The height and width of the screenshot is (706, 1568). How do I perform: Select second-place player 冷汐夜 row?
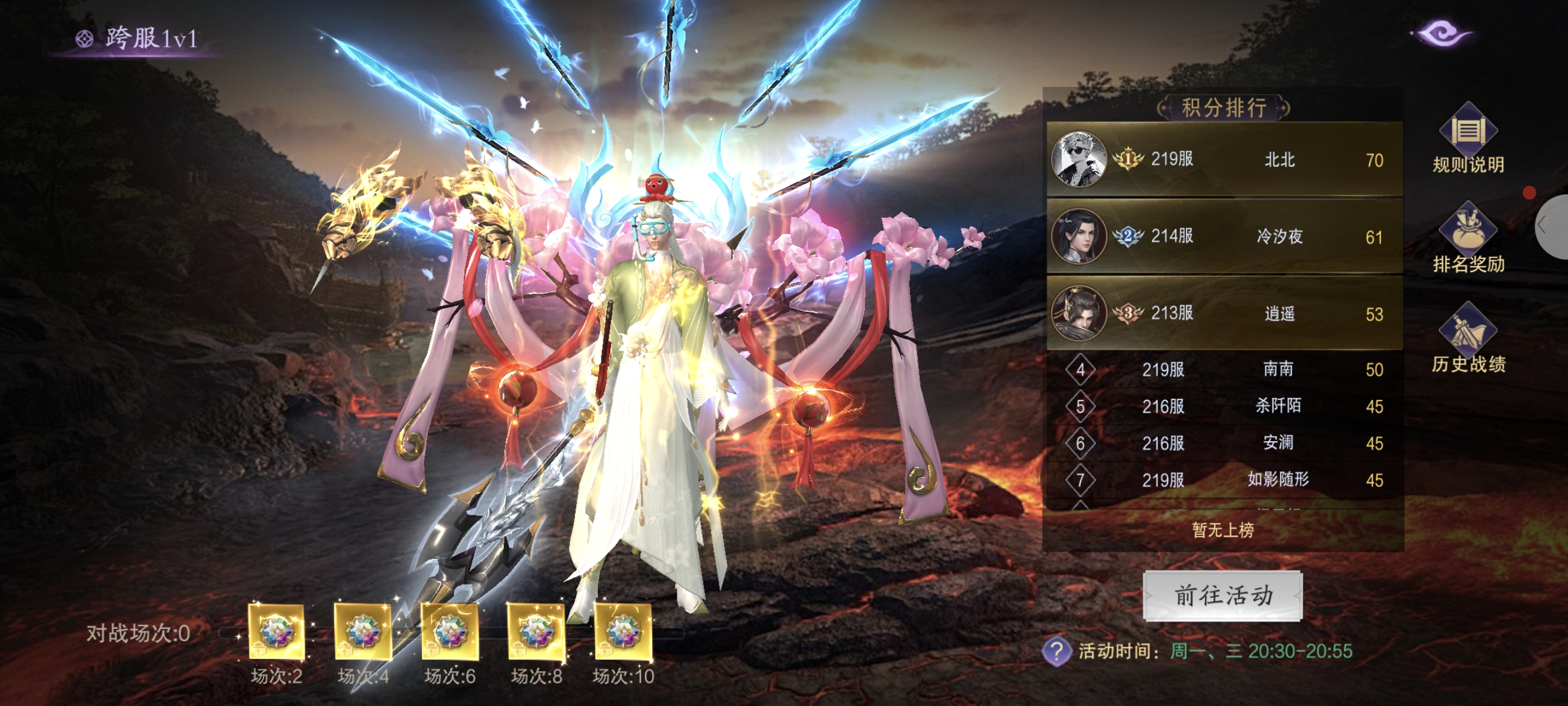coord(1224,236)
